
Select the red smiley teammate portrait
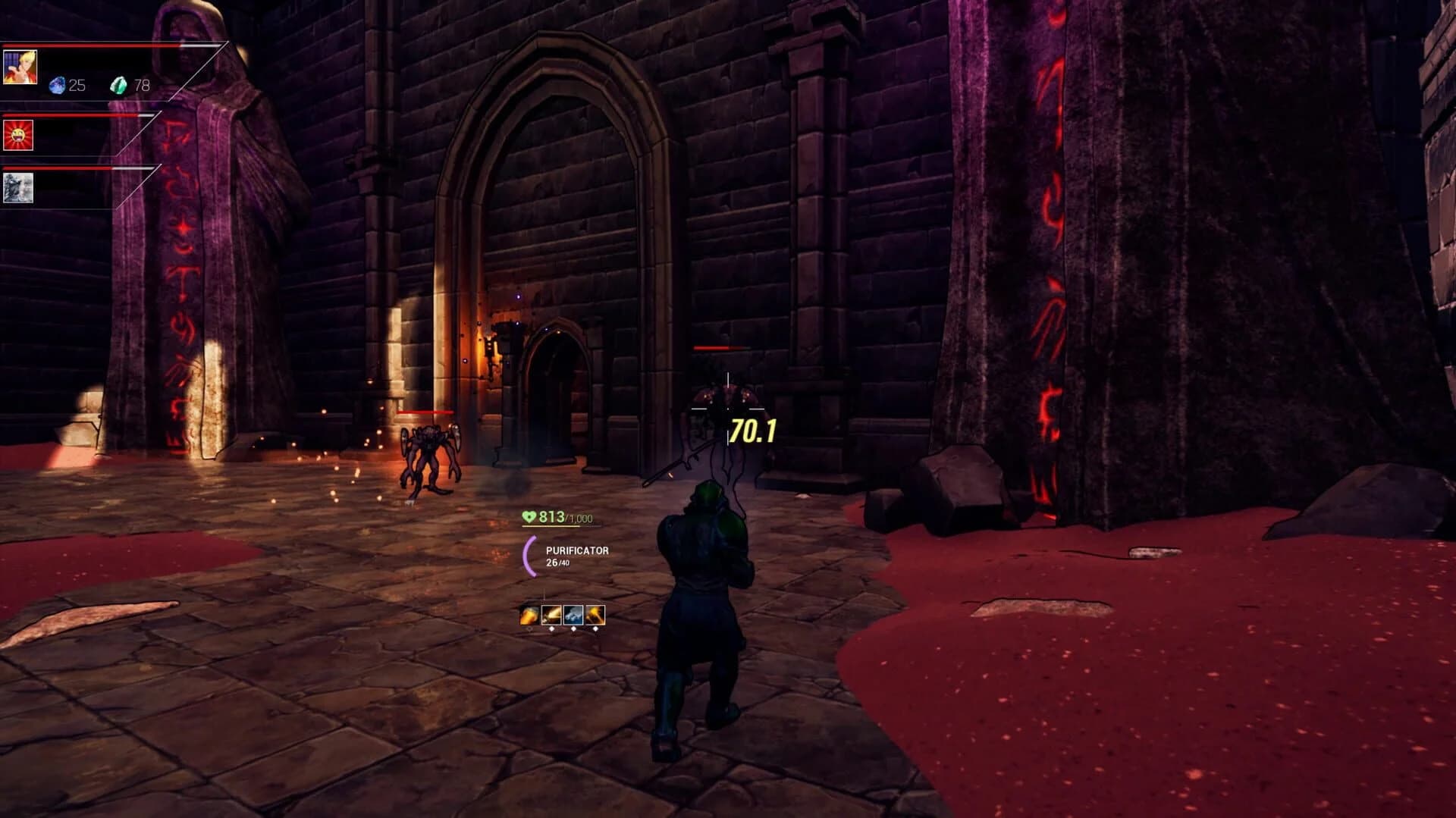click(x=18, y=134)
